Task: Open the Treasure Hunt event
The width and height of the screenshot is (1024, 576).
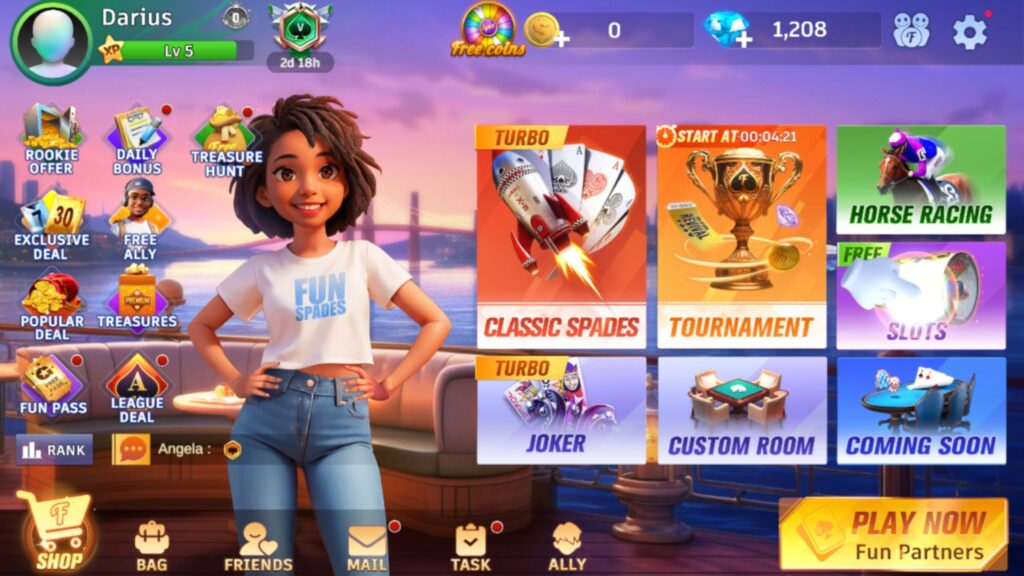Action: point(226,140)
